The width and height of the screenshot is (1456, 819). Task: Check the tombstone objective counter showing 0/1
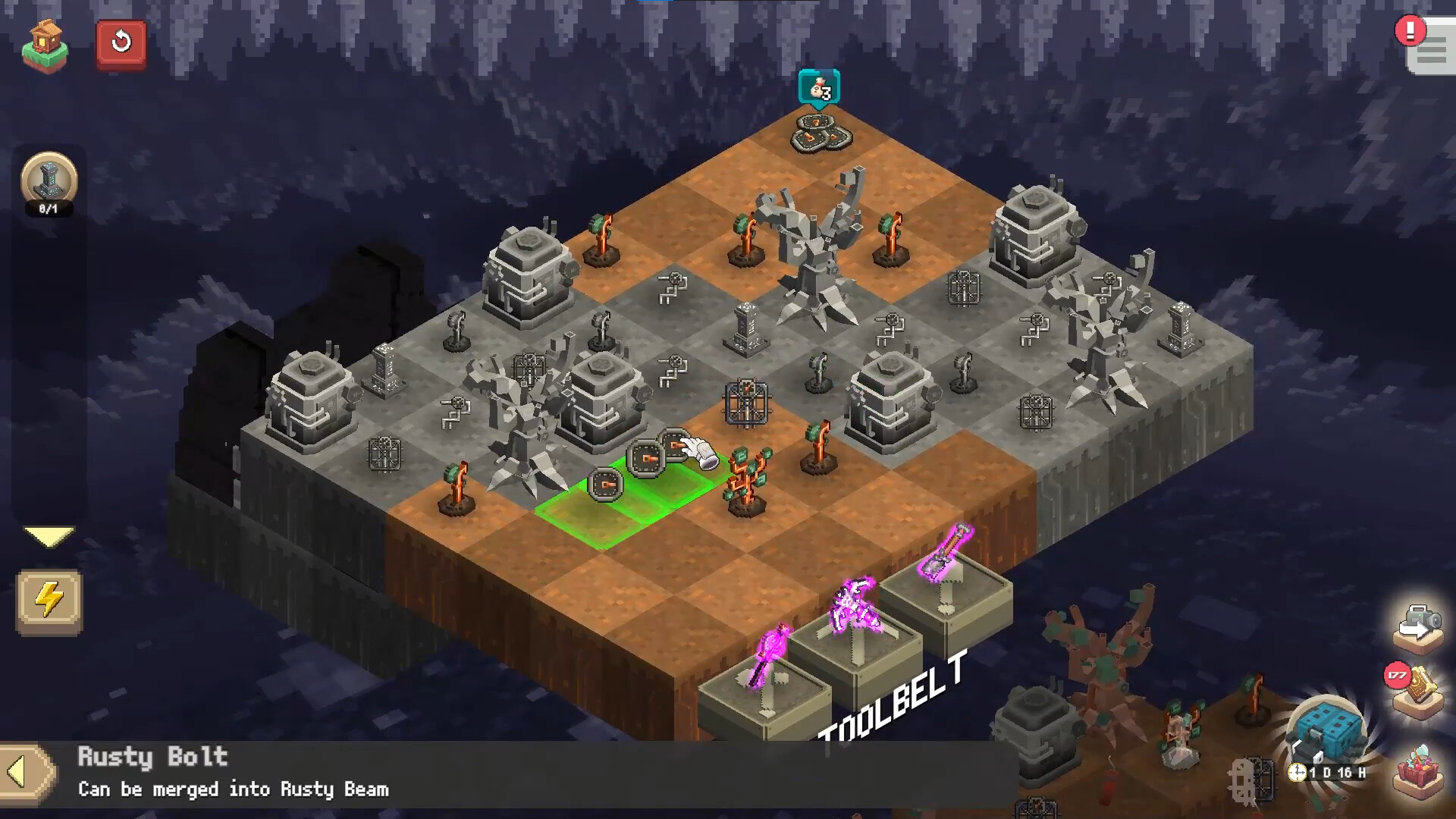coord(50,180)
